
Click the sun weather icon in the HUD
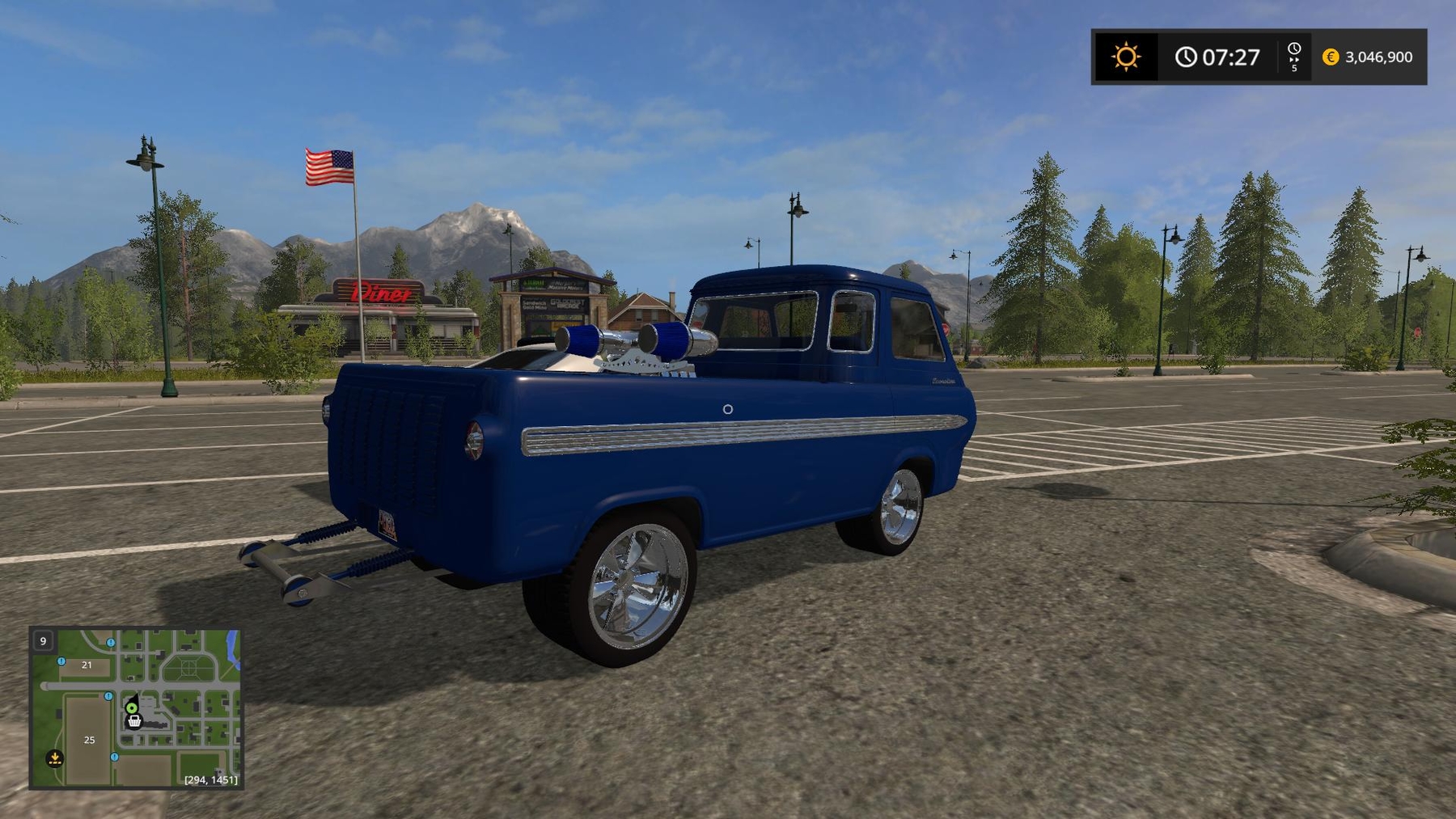pos(1127,57)
